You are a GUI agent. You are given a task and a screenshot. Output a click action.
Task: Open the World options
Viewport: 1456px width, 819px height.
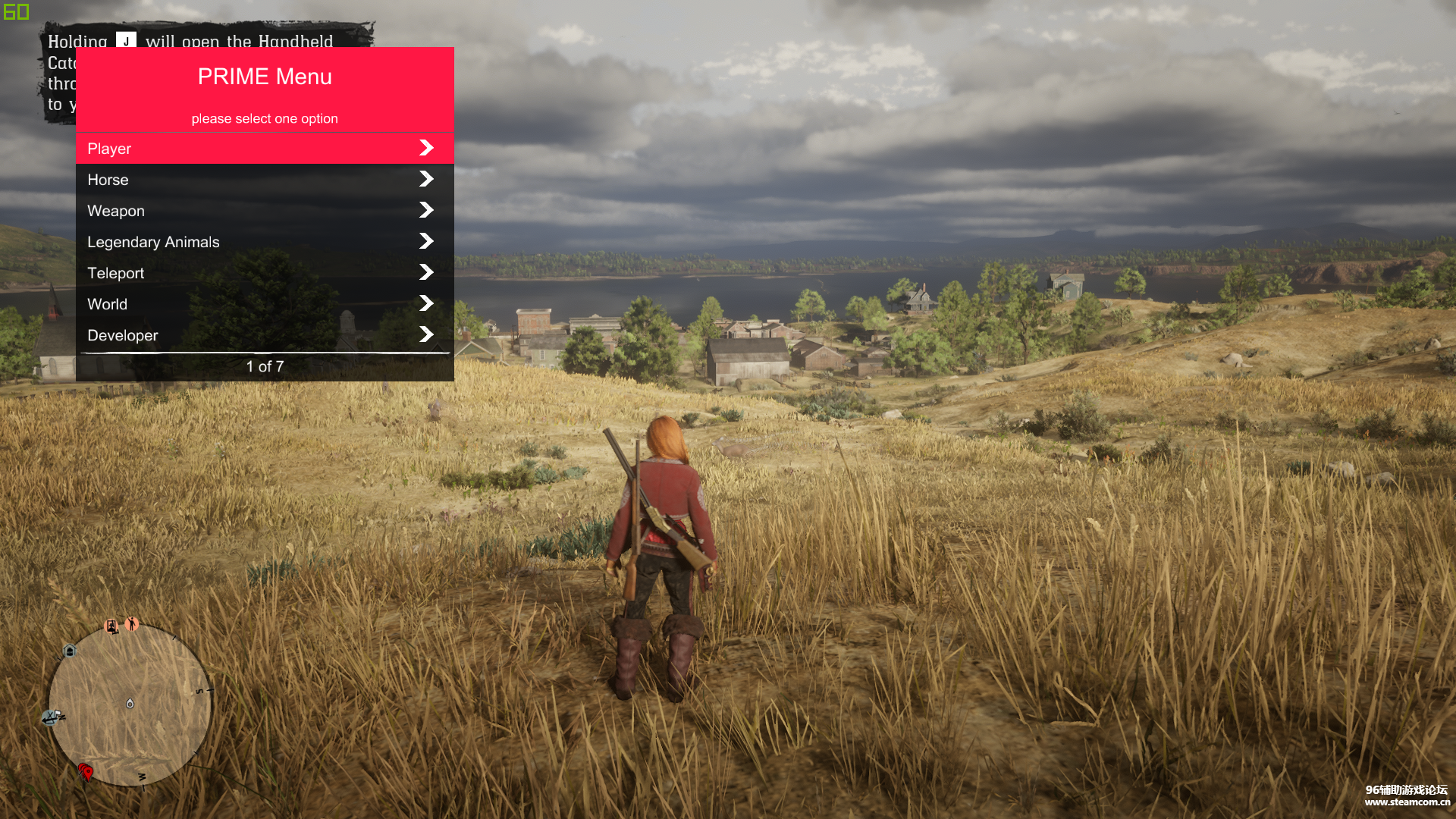264,304
